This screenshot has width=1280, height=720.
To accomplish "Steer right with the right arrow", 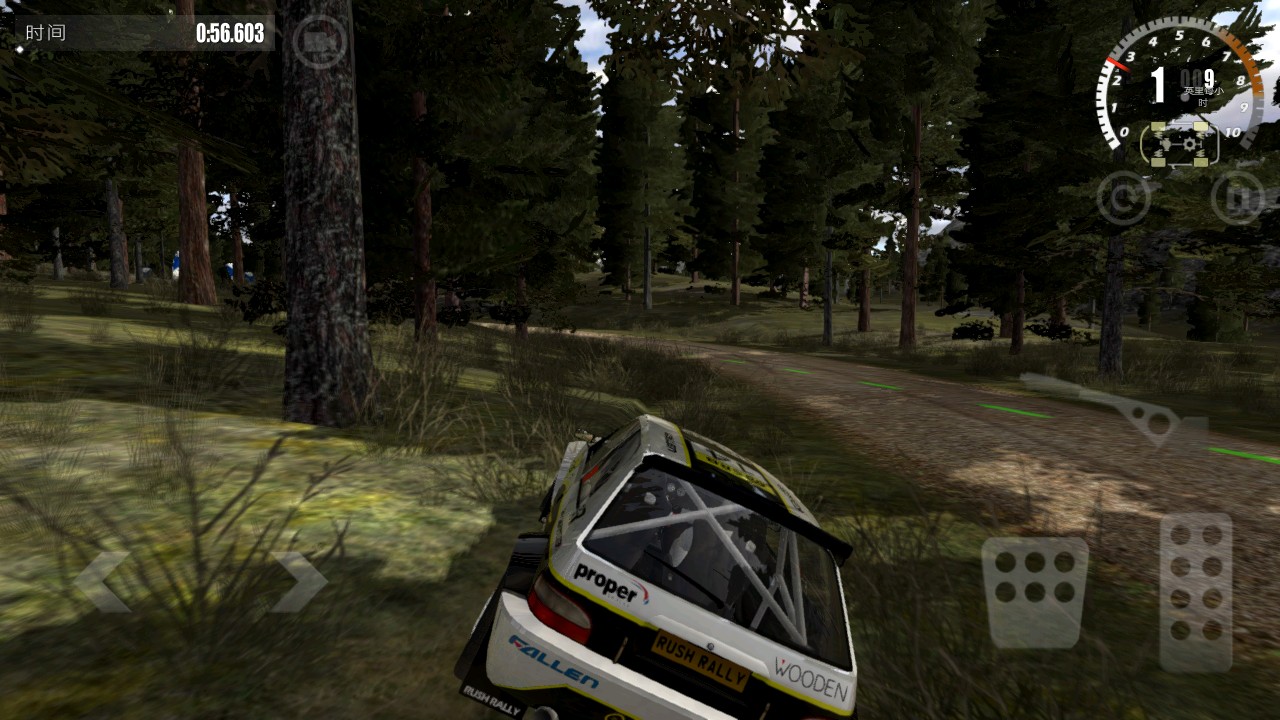I will click(x=299, y=582).
